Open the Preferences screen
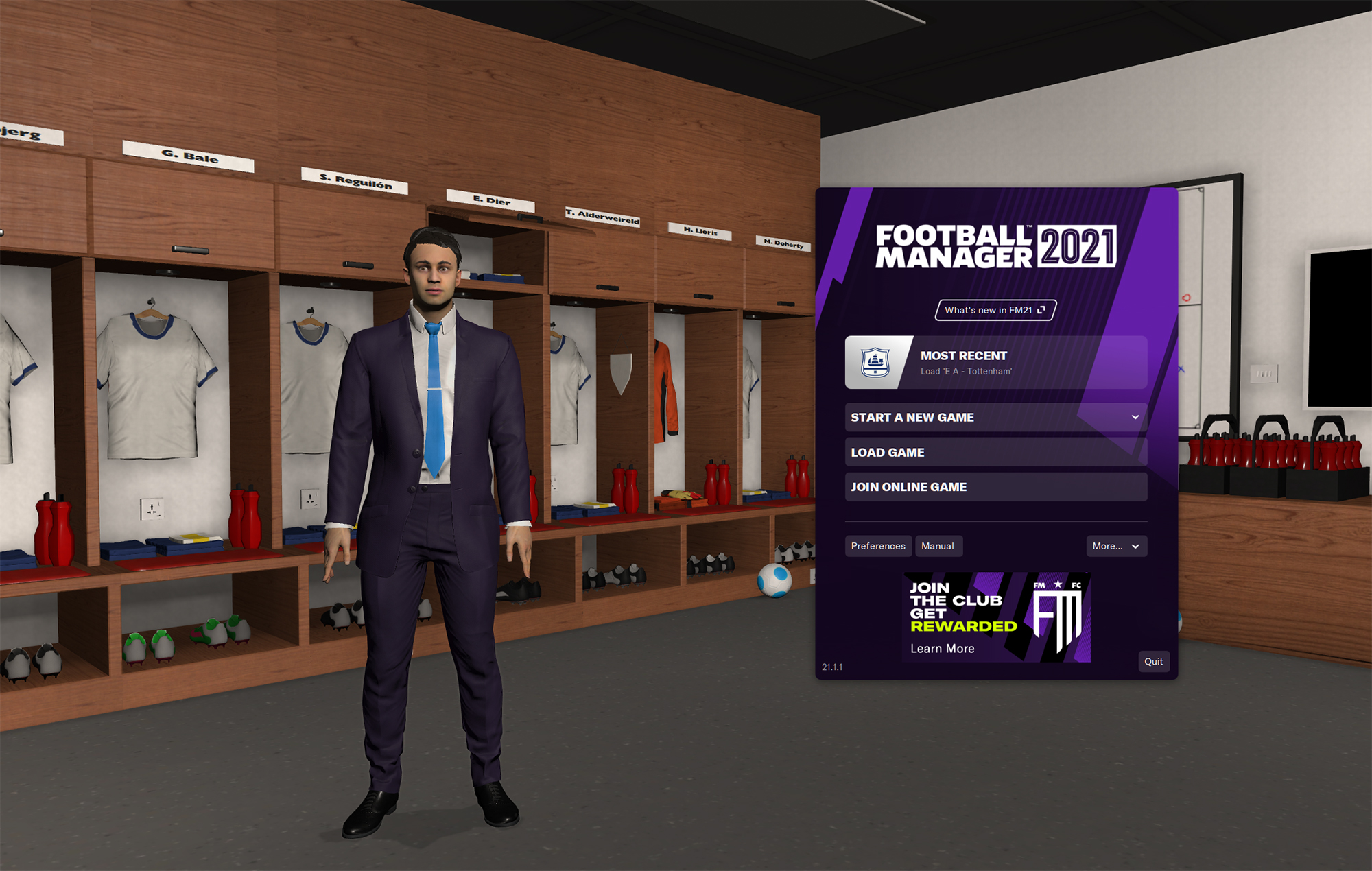 tap(878, 546)
